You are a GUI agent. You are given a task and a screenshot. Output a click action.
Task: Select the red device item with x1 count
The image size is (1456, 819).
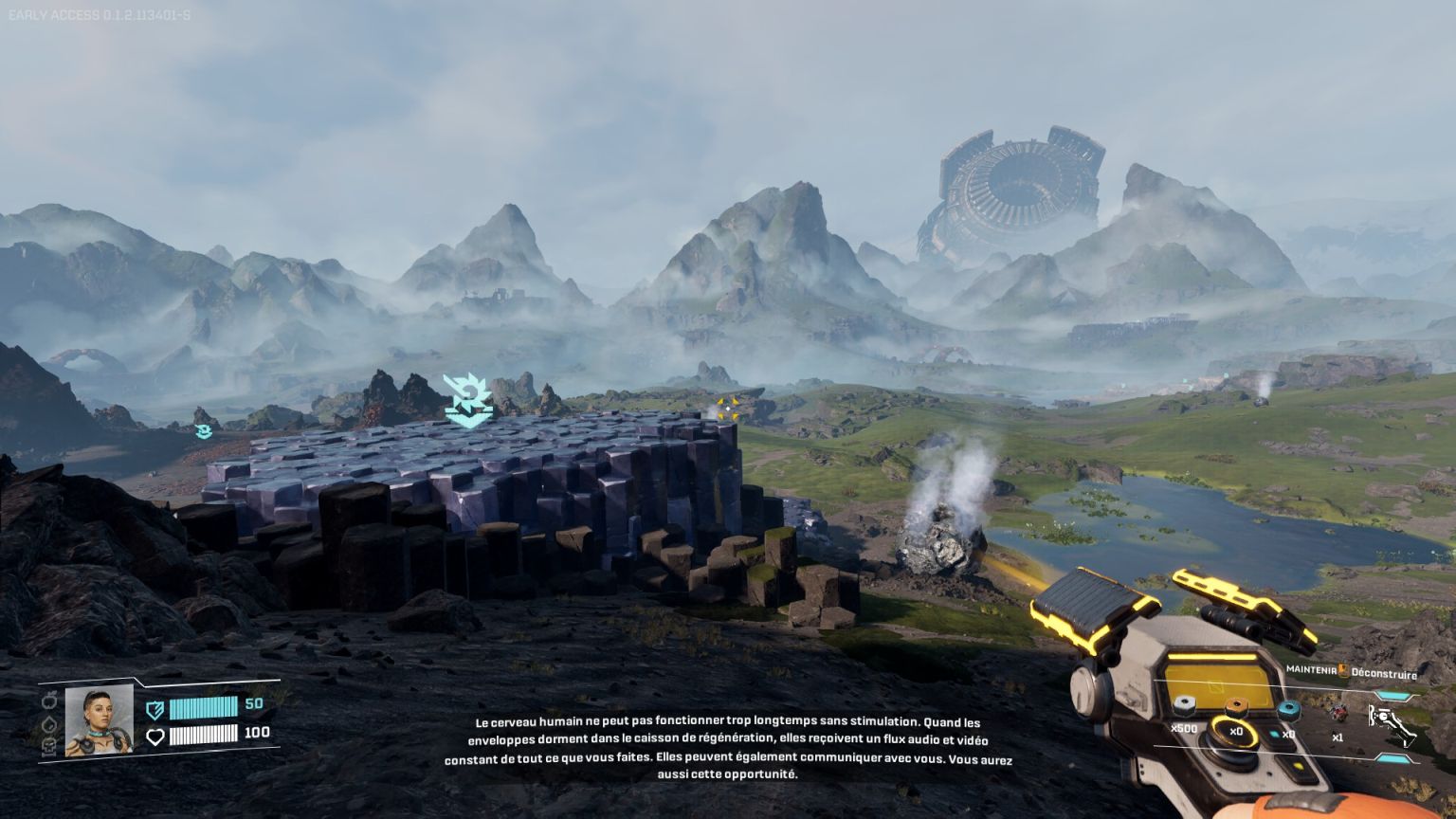1338,711
